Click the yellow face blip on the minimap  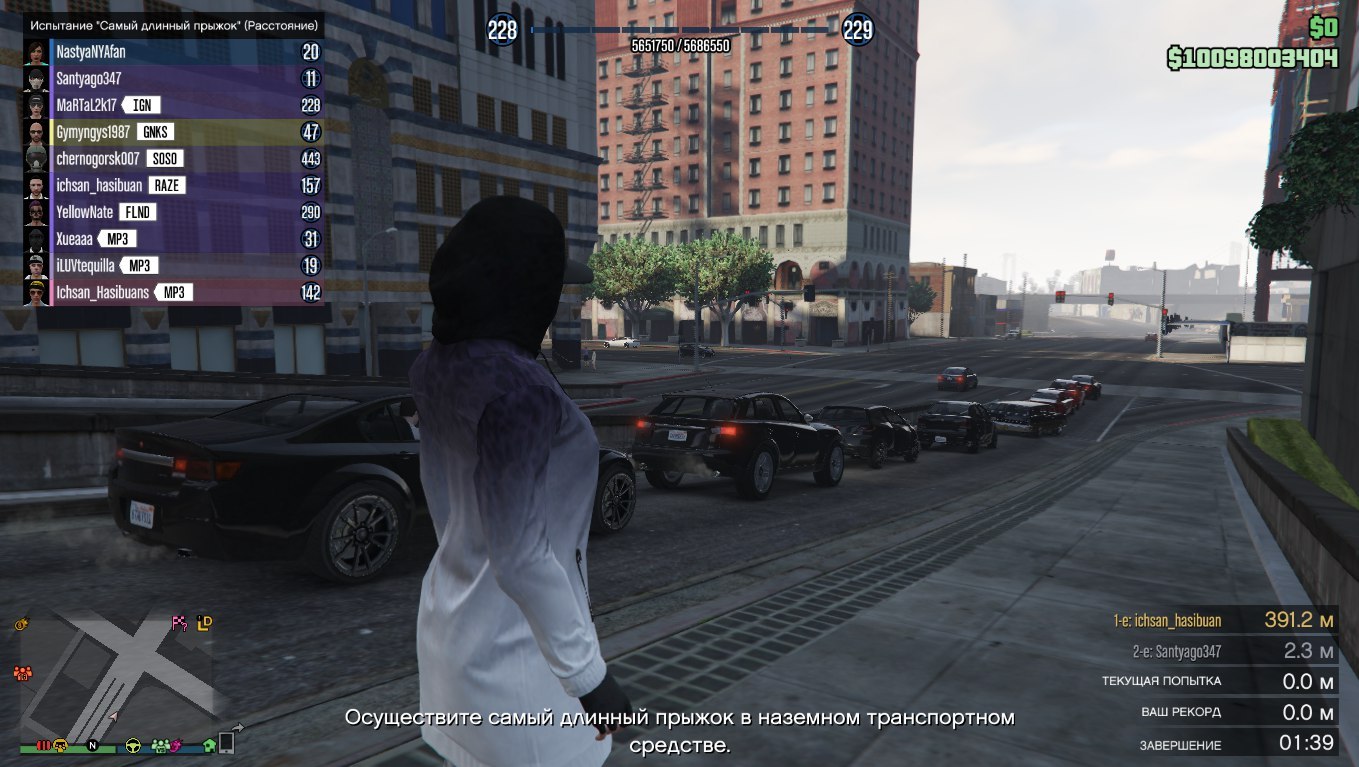[60, 746]
